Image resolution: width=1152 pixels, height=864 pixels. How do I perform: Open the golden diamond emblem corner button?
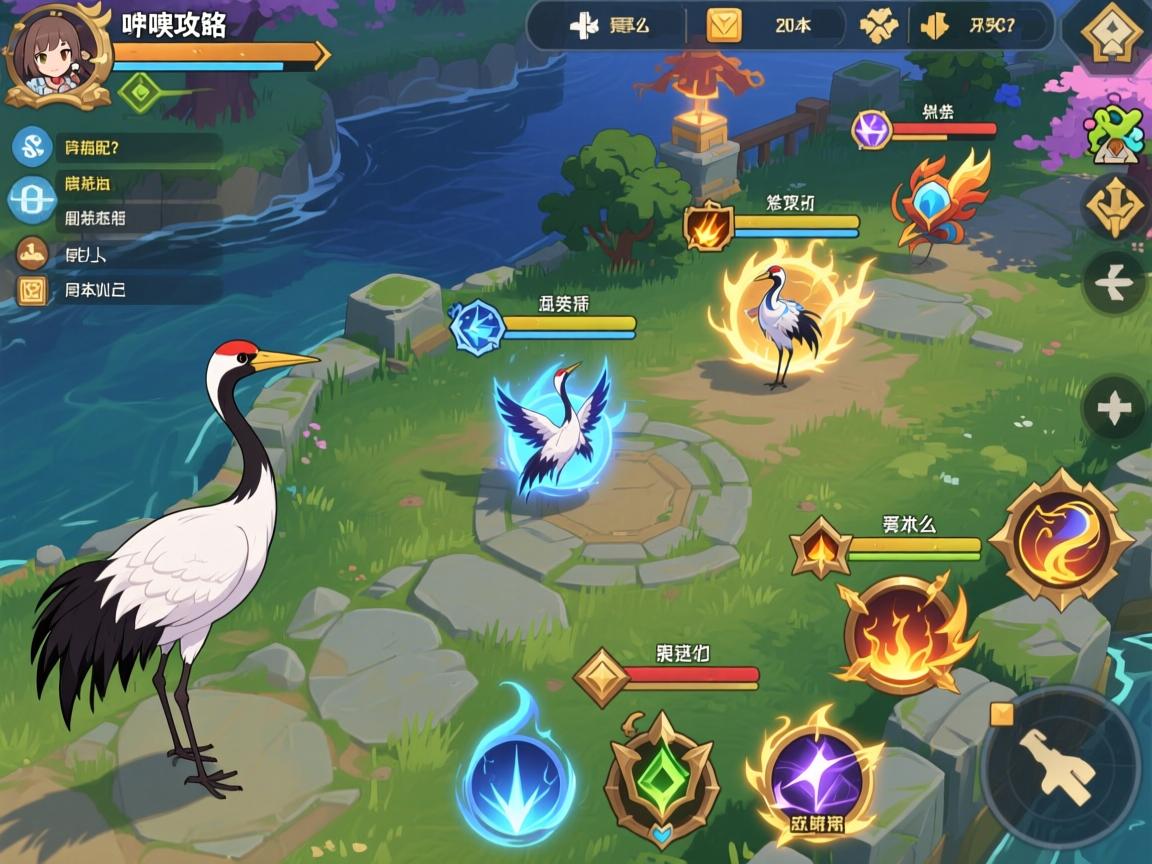click(1112, 37)
